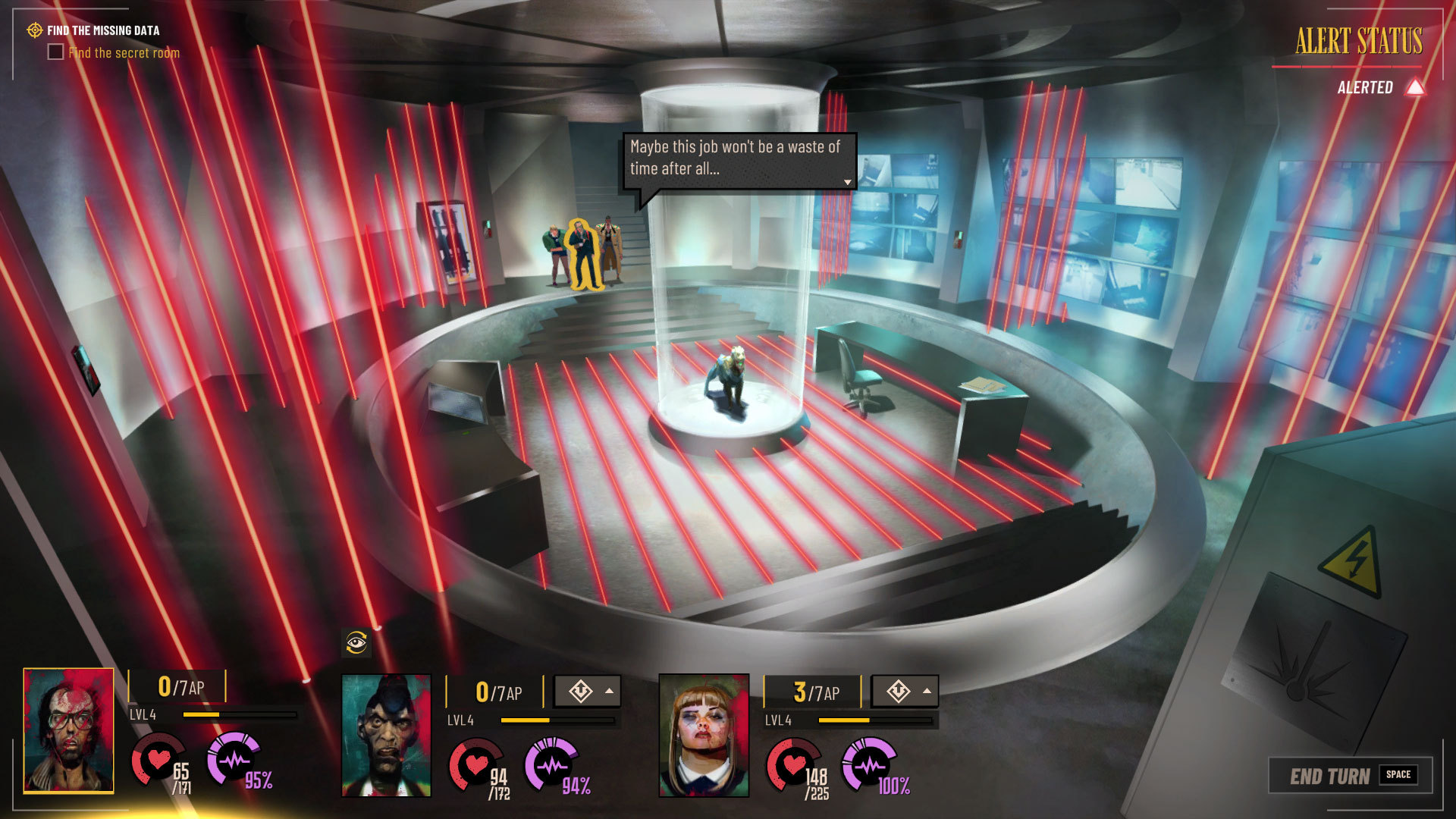Tick the Find the secret room checkbox
The image size is (1456, 819).
pyautogui.click(x=55, y=52)
